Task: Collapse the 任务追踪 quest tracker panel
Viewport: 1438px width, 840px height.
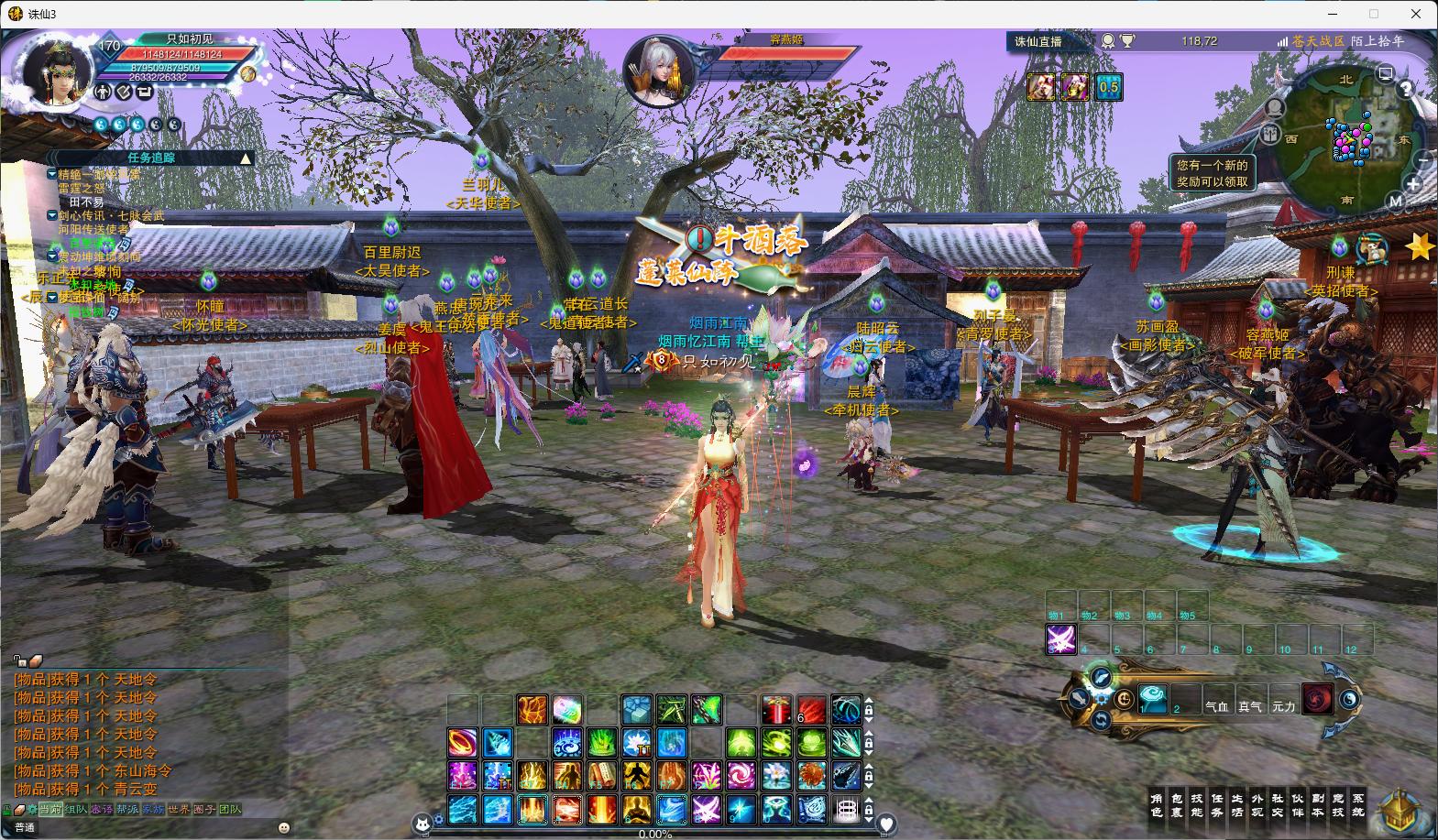Action: tap(246, 158)
